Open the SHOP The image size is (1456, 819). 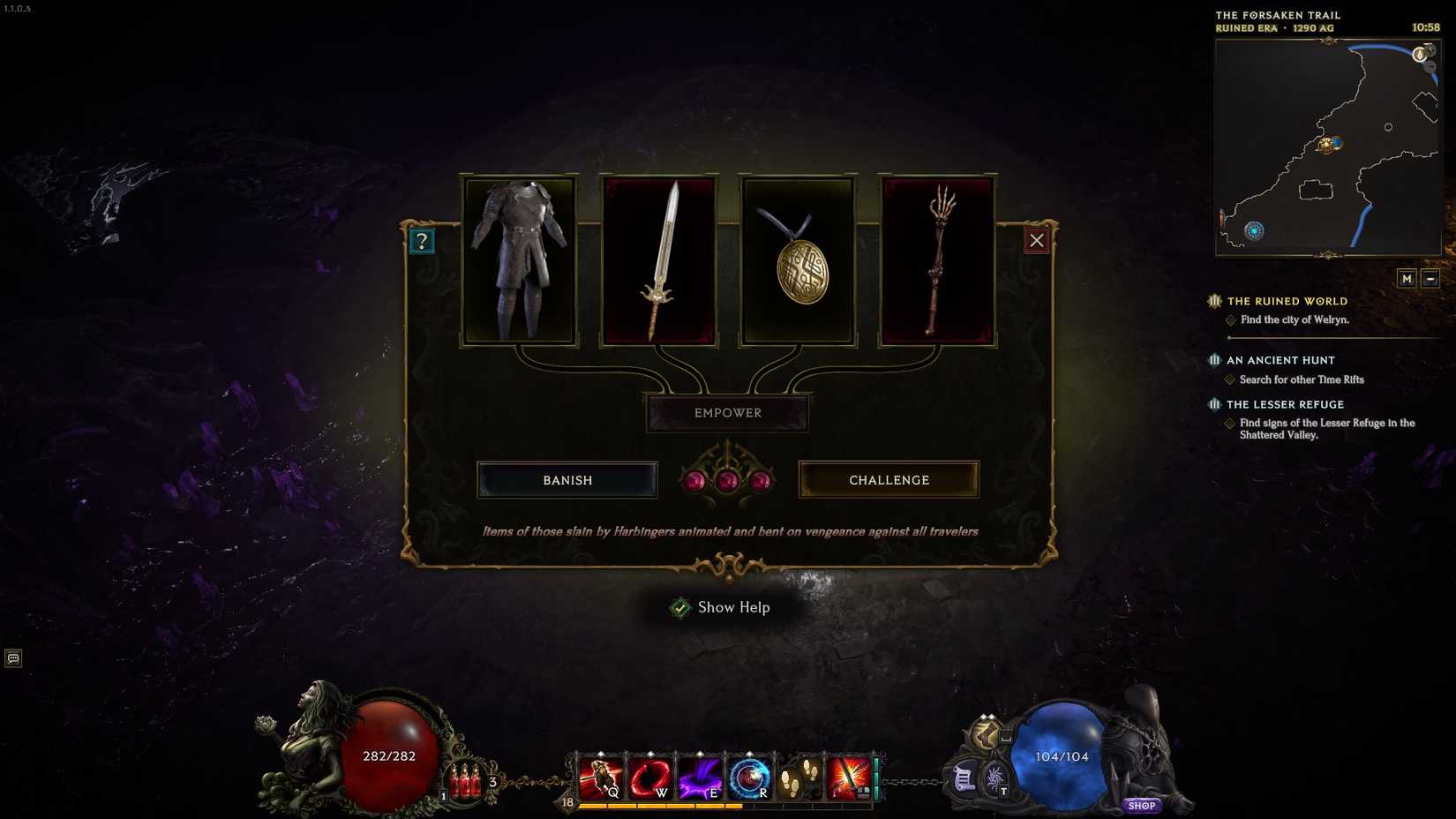pyautogui.click(x=1142, y=805)
